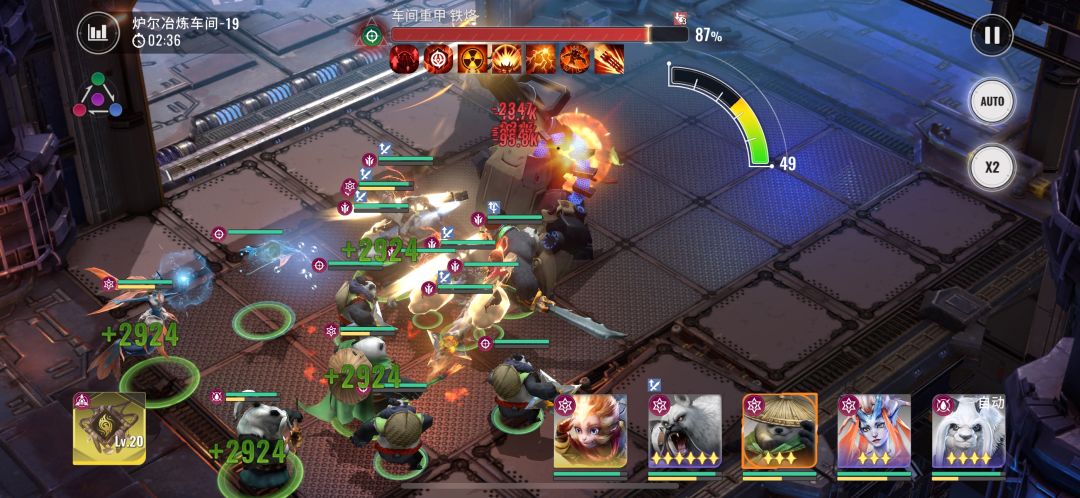Select the roaring white wolf hero portrait
1080x498 pixels.
[684, 431]
